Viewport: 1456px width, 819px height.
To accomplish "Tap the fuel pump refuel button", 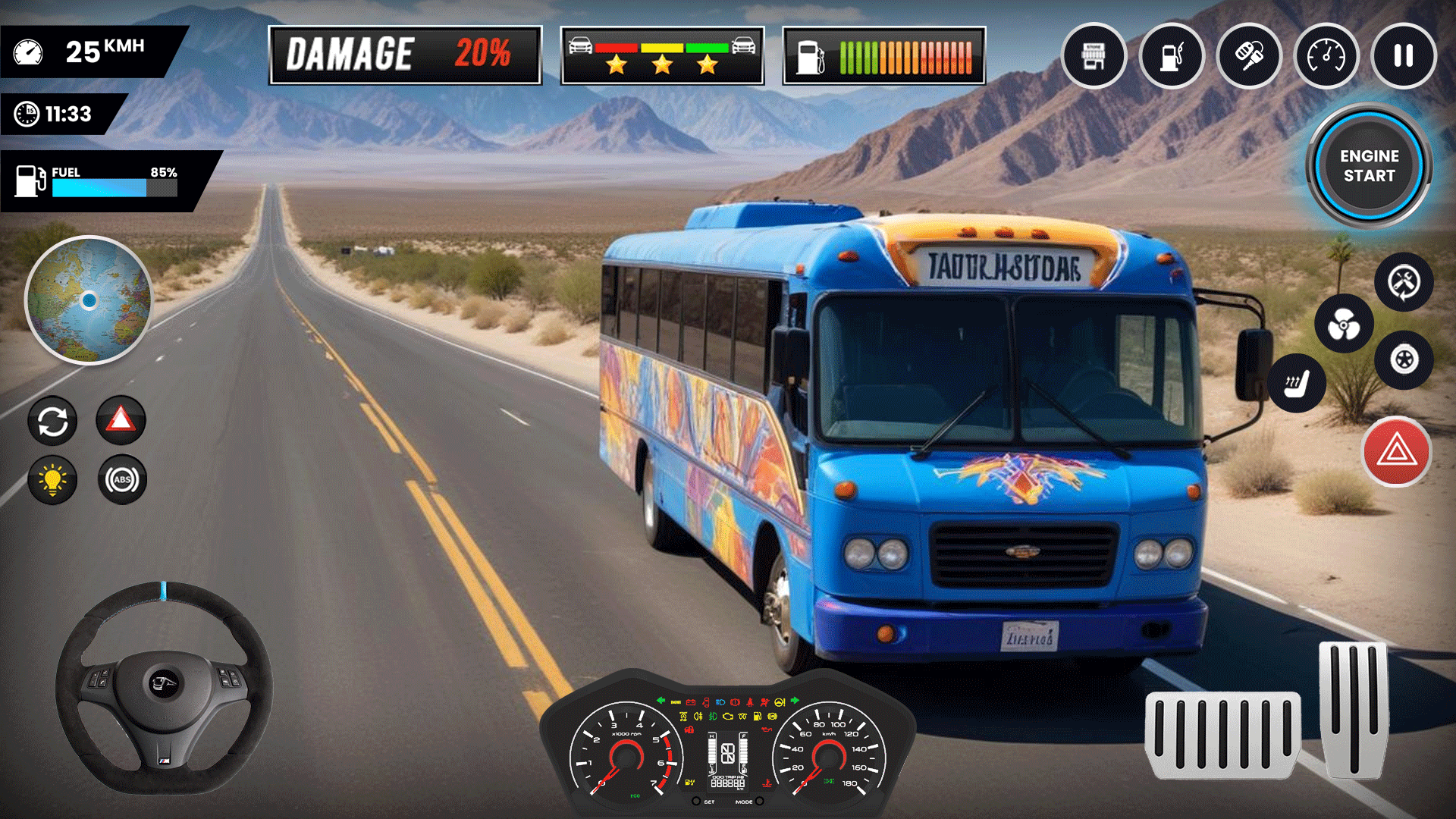I will [1172, 55].
